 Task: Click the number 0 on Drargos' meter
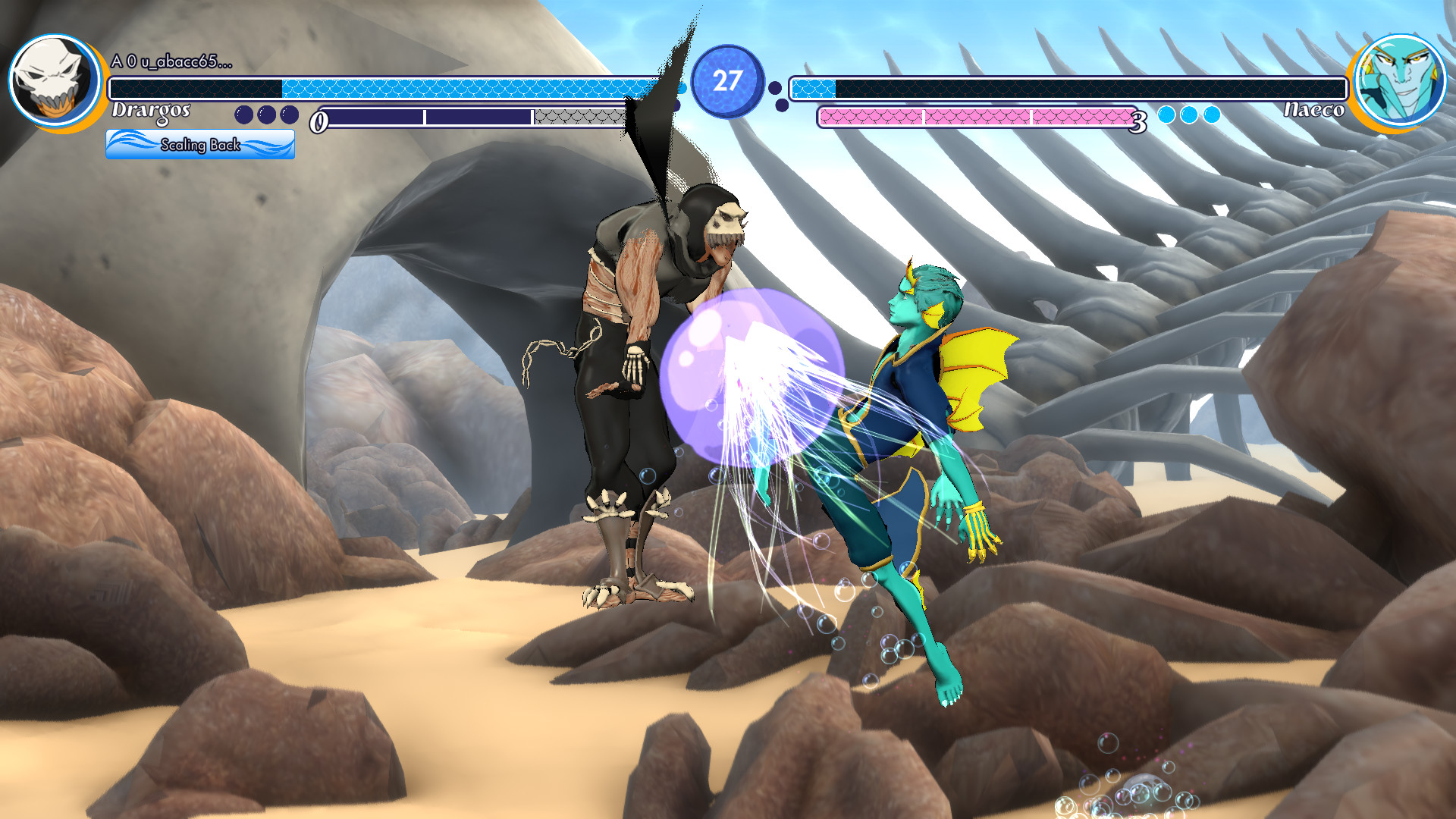(x=321, y=120)
